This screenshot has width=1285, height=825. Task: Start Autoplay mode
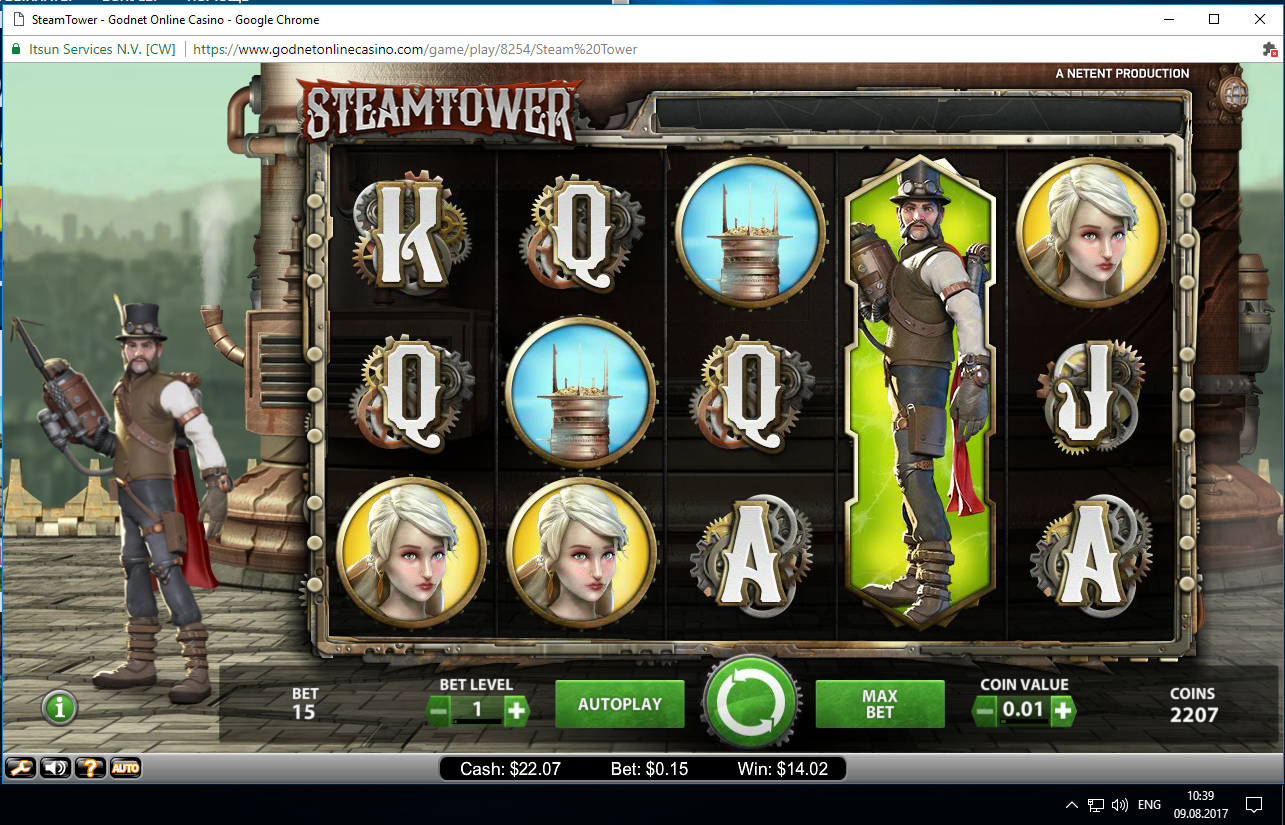click(x=620, y=704)
